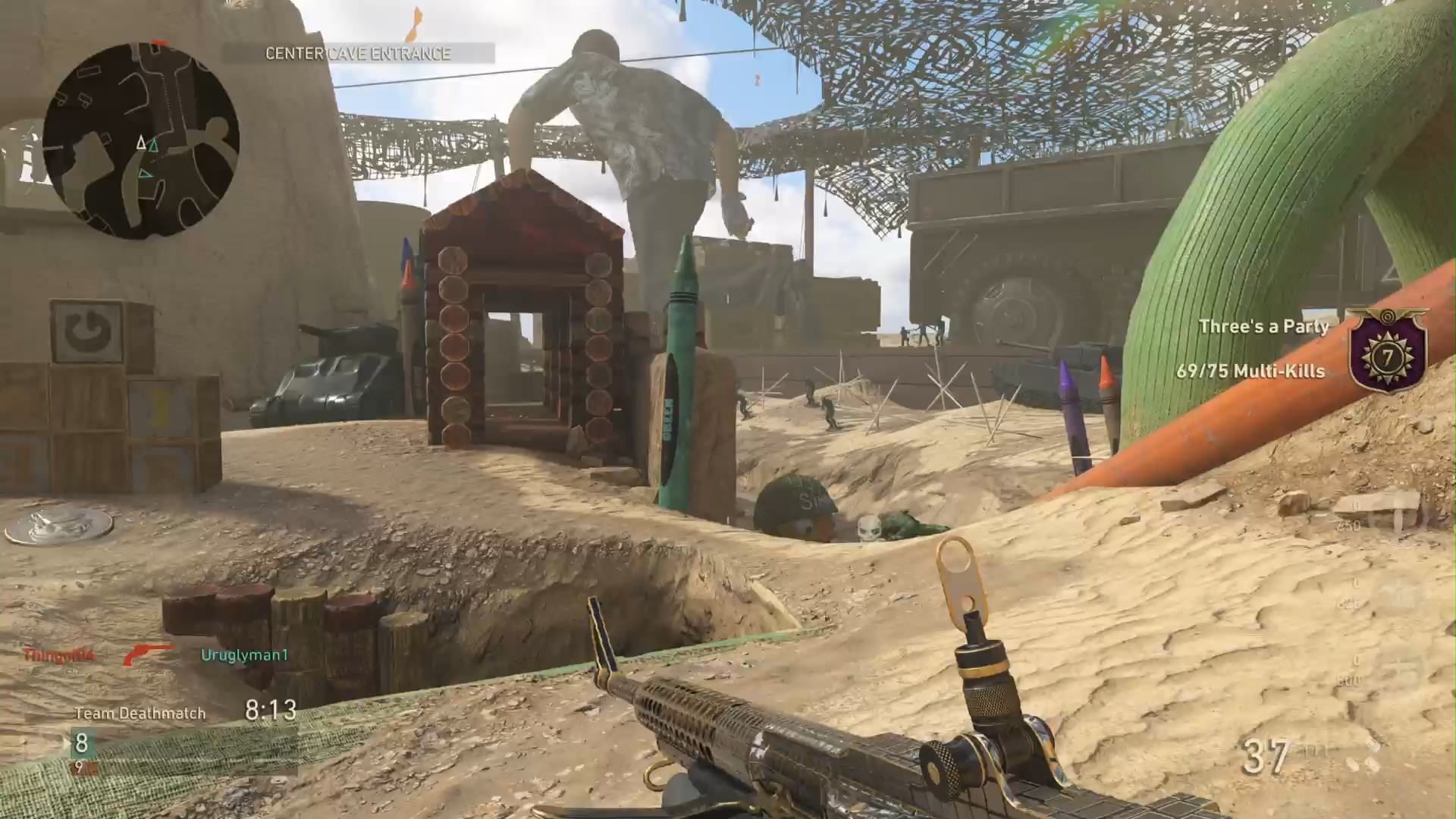Select the Three's a Party challenge badge
Image resolution: width=1456 pixels, height=819 pixels.
1387,350
